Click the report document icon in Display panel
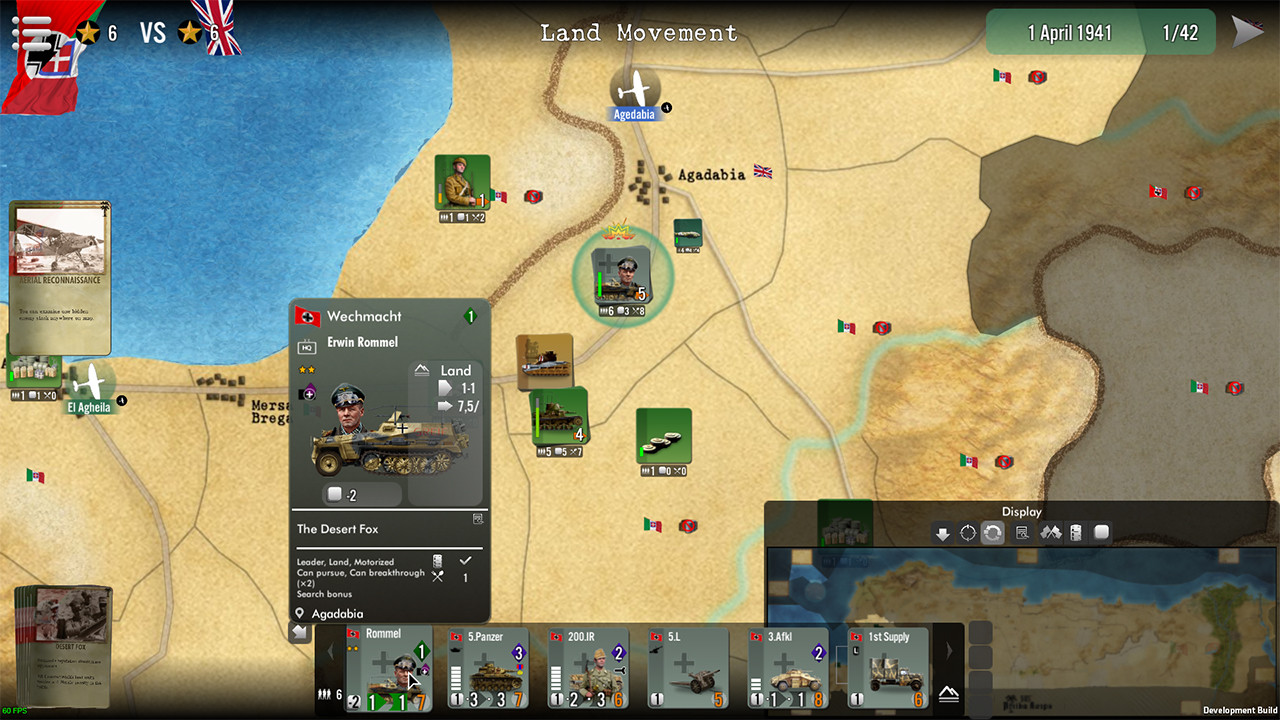The width and height of the screenshot is (1280, 720). click(x=1022, y=532)
